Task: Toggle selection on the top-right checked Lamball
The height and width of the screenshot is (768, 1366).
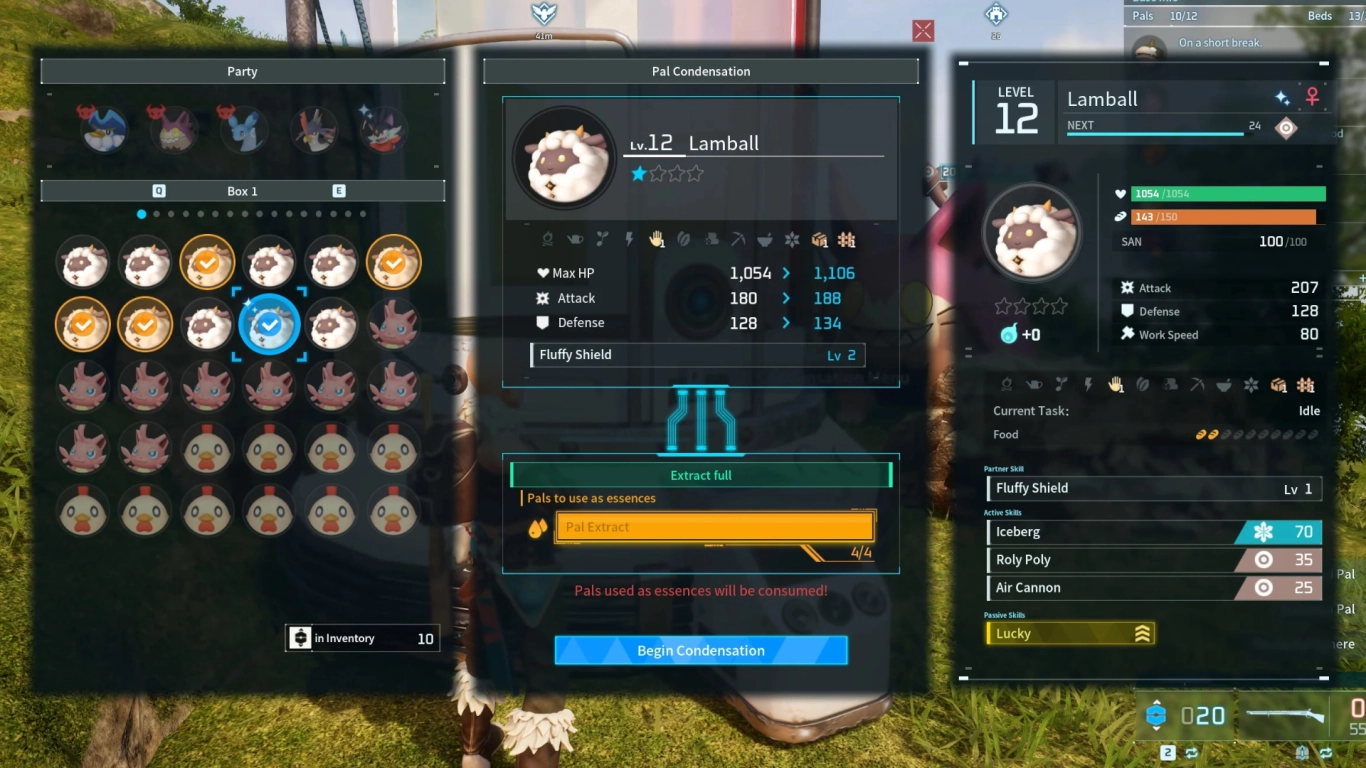Action: 393,261
